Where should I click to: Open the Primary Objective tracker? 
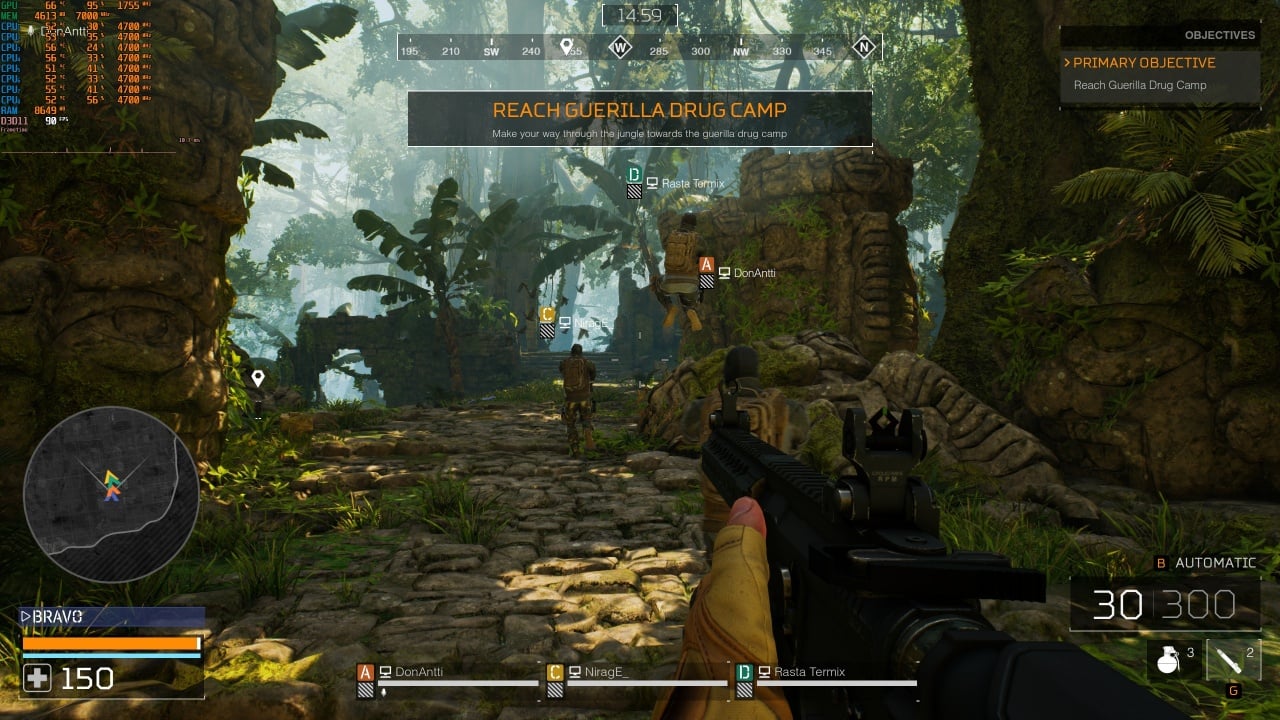(1144, 62)
